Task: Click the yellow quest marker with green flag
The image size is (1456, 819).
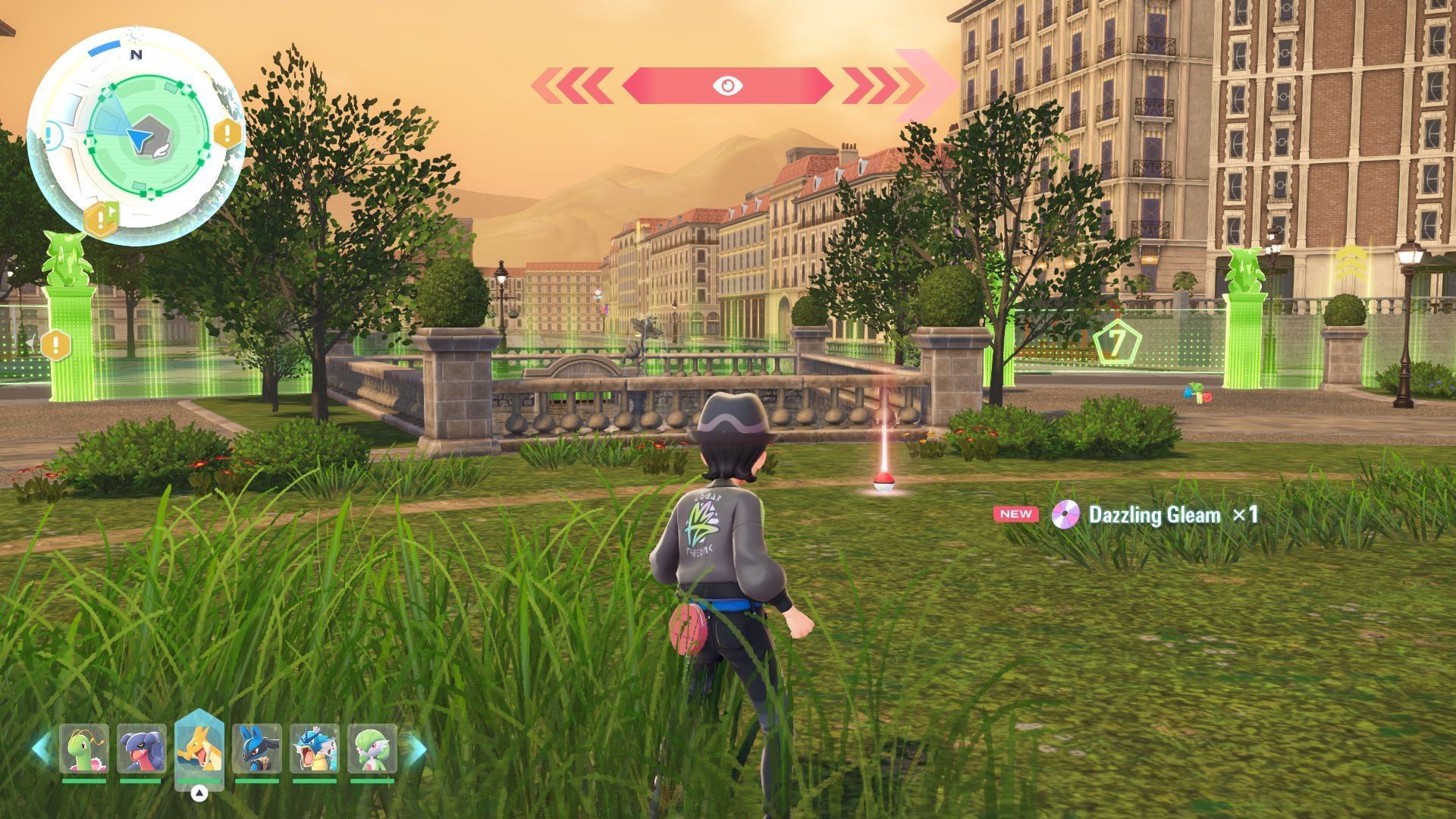Action: [102, 219]
